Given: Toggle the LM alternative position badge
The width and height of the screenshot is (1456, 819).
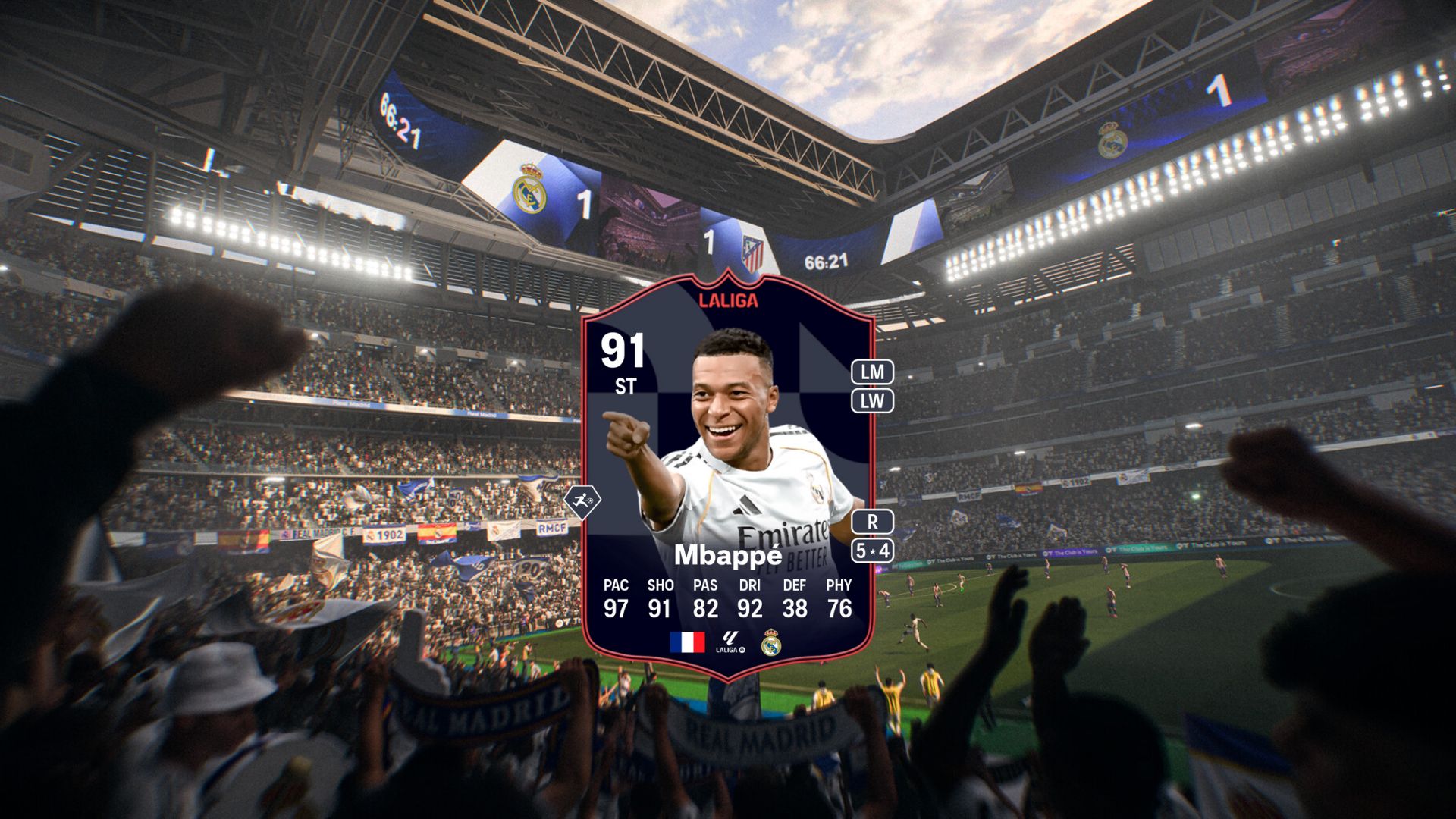Looking at the screenshot, I should (x=874, y=373).
